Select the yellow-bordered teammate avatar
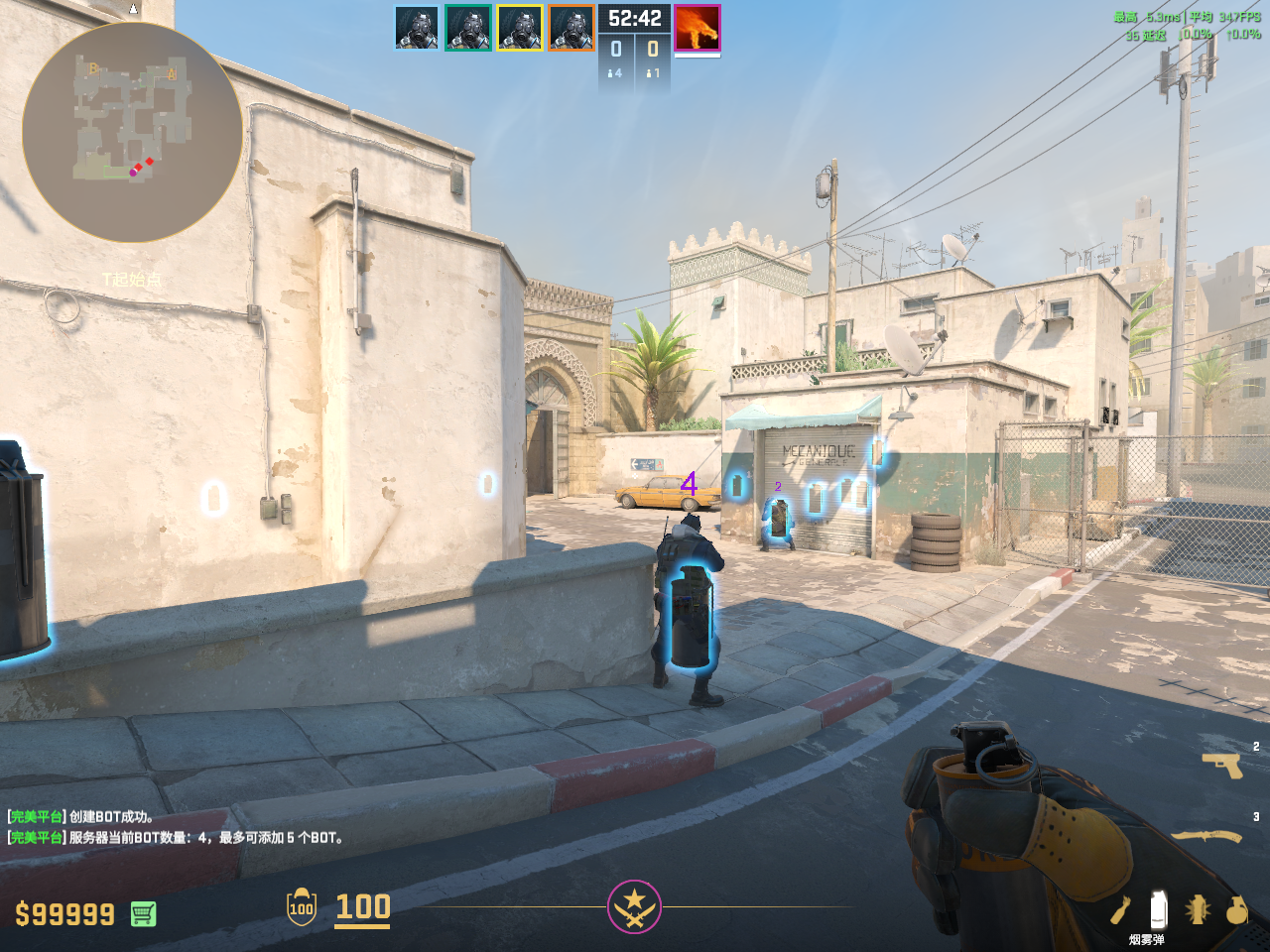This screenshot has height=952, width=1270. pos(520,28)
